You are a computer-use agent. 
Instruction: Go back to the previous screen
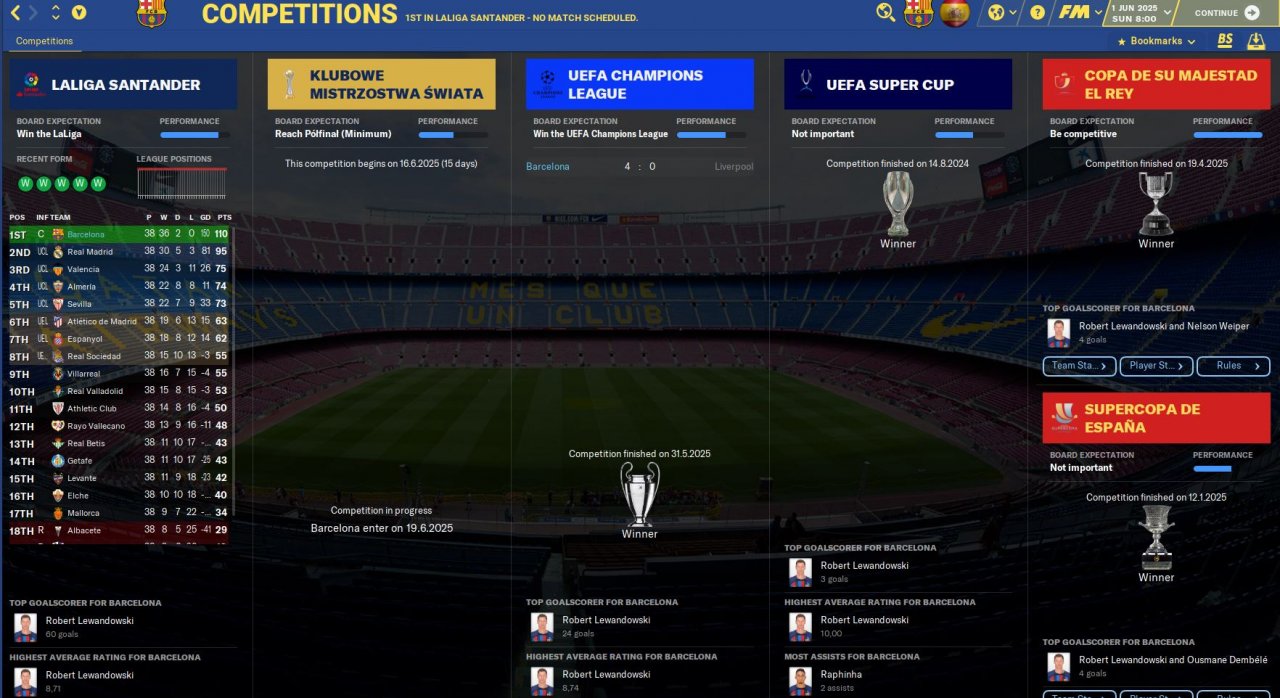pyautogui.click(x=16, y=13)
